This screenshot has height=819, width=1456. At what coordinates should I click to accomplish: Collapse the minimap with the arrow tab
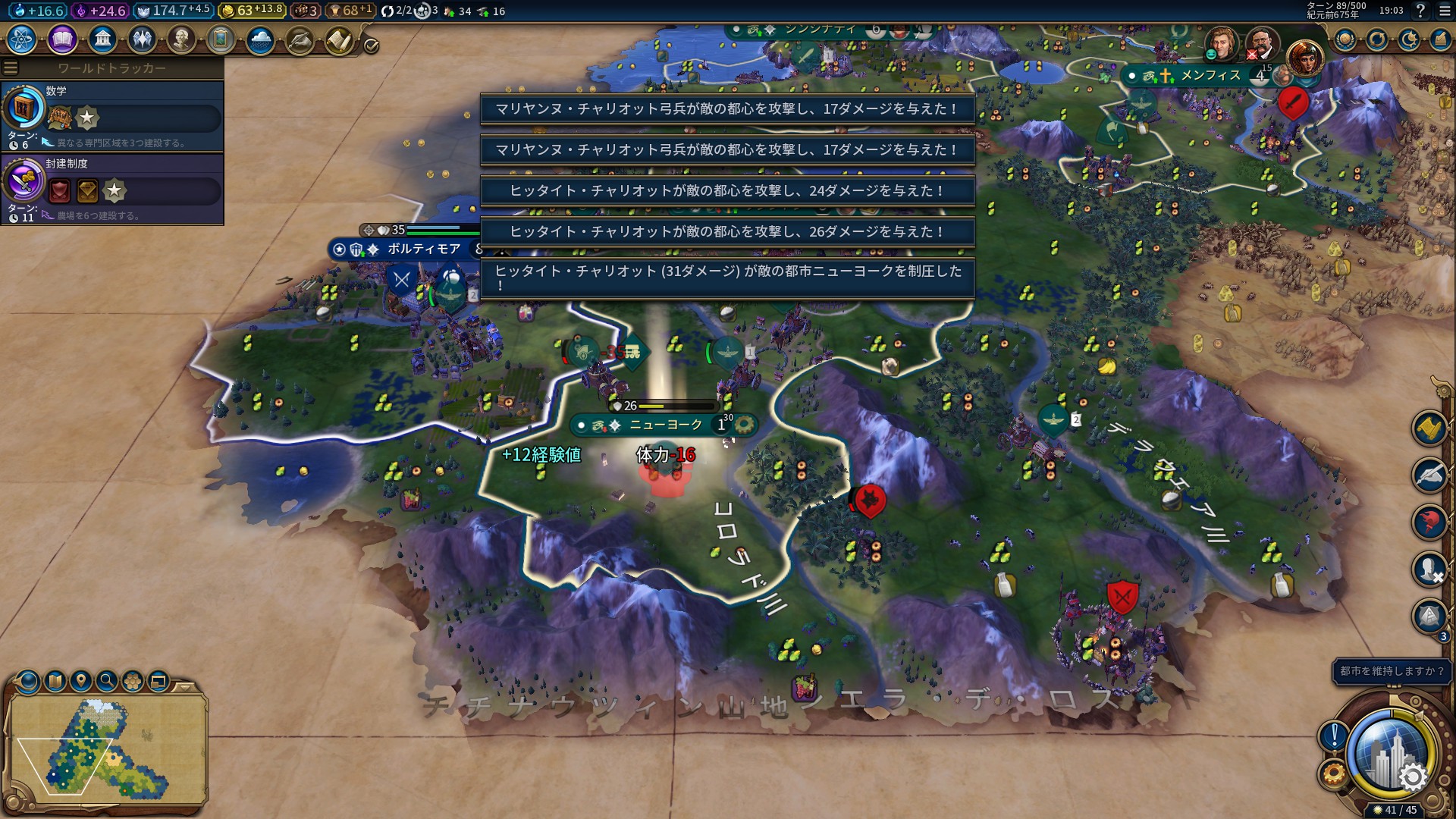(x=184, y=687)
